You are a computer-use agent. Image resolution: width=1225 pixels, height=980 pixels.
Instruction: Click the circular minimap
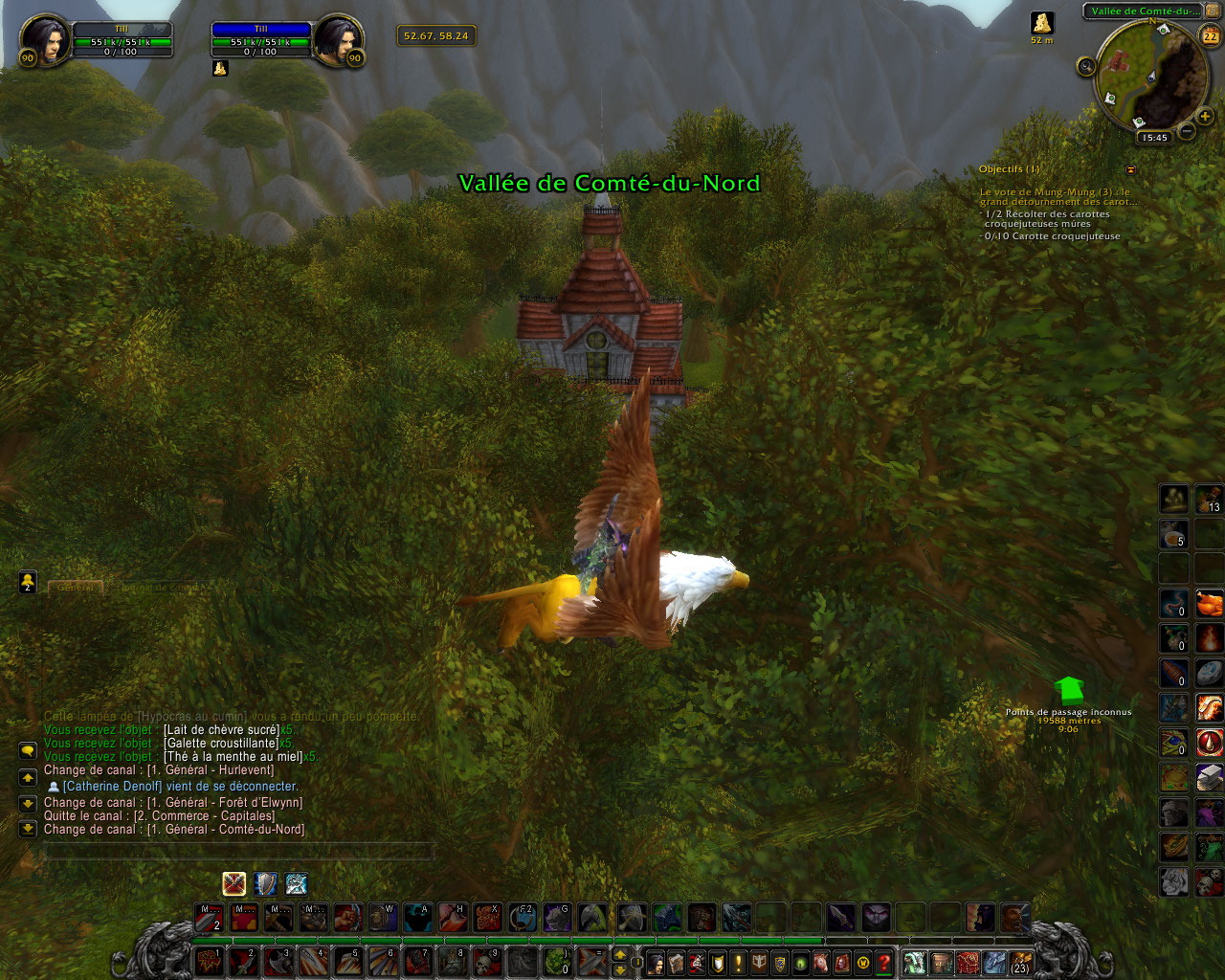pos(1151,75)
